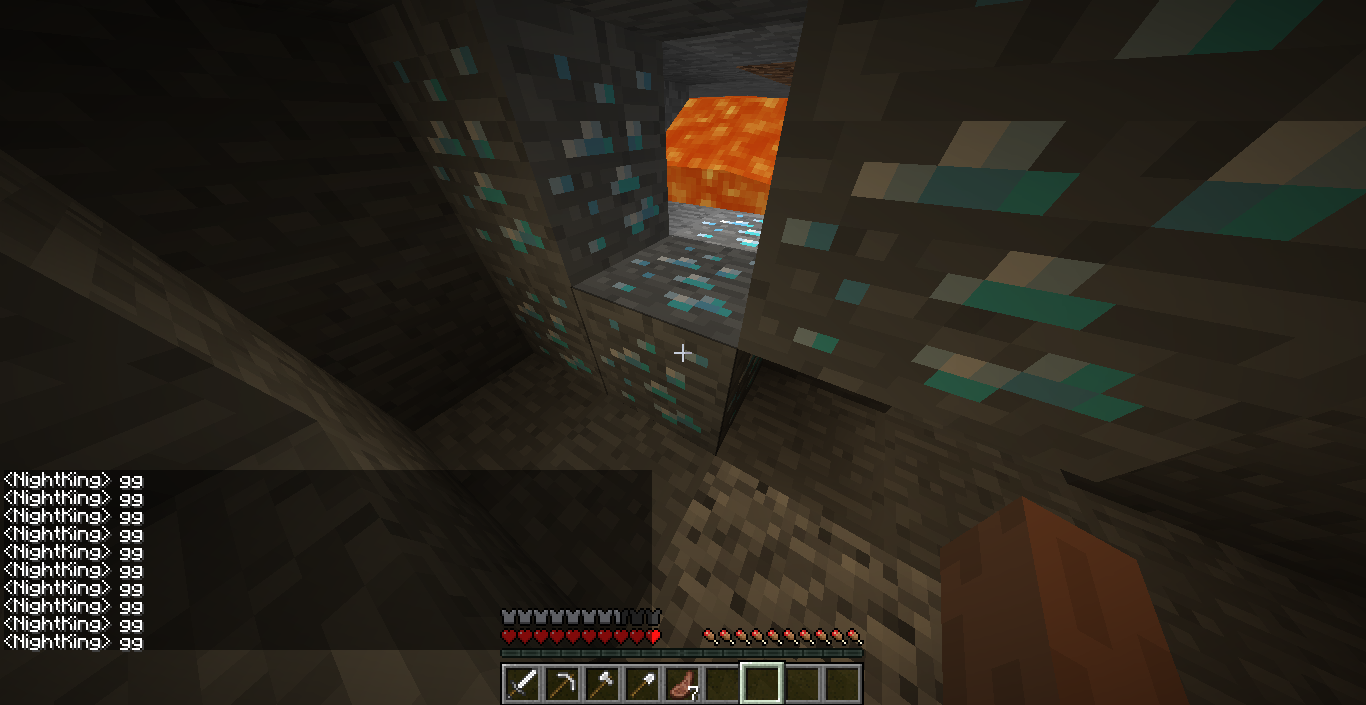
Task: Select the iron sword hotbar slot
Action: 522,683
